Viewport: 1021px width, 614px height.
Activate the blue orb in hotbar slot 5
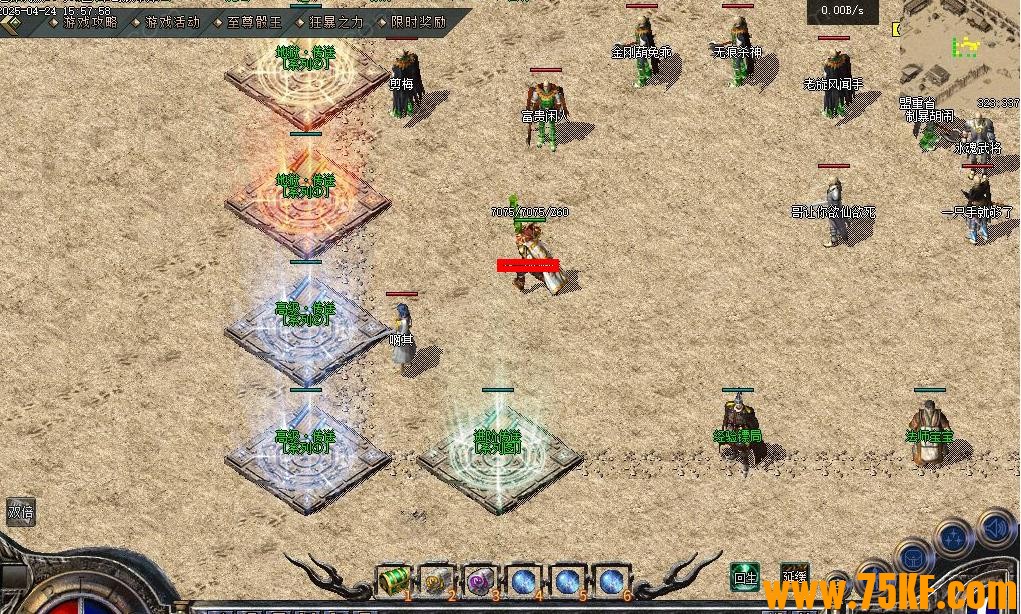click(567, 581)
